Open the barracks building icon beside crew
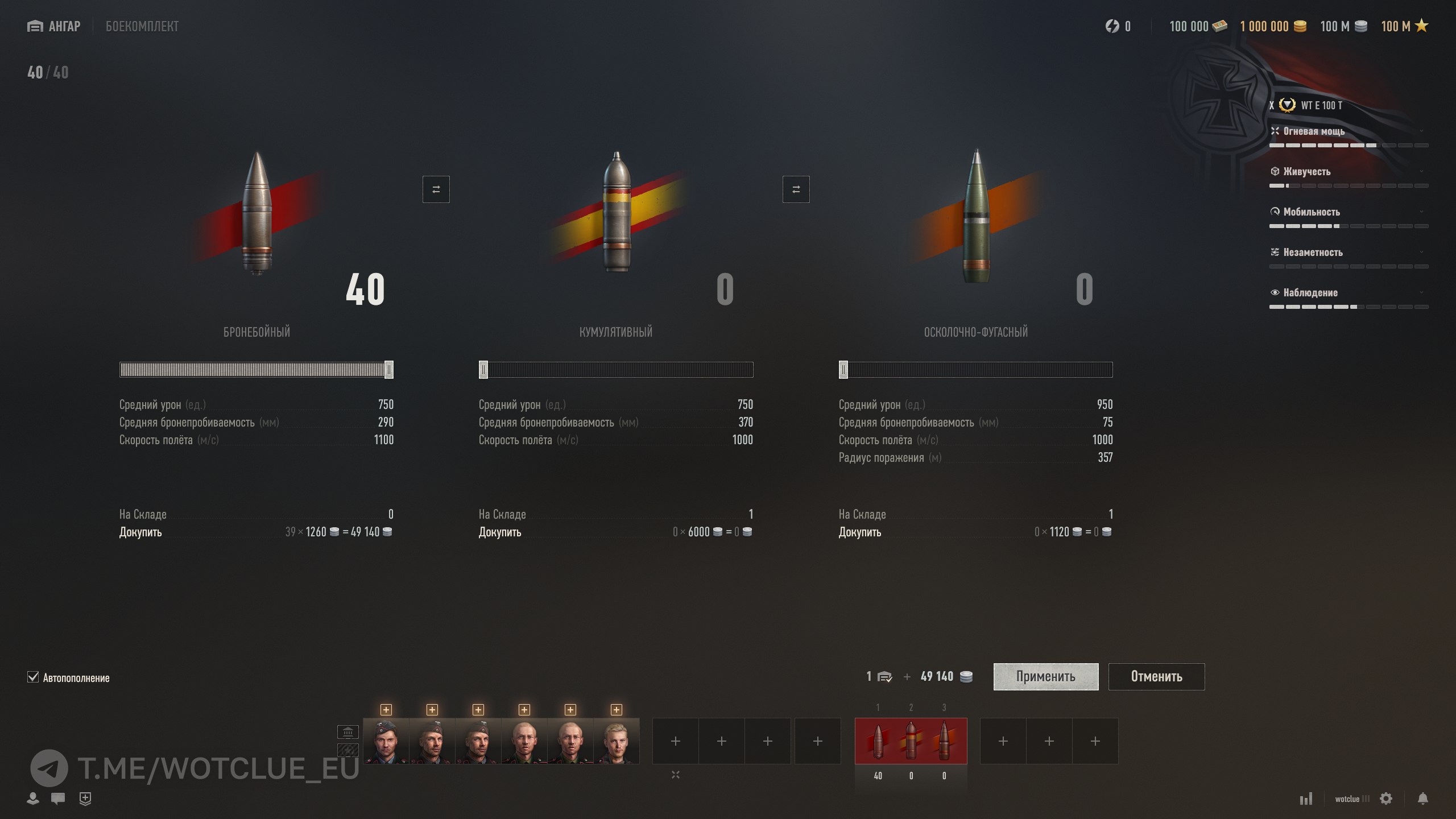This screenshot has width=1456, height=819. [x=348, y=731]
